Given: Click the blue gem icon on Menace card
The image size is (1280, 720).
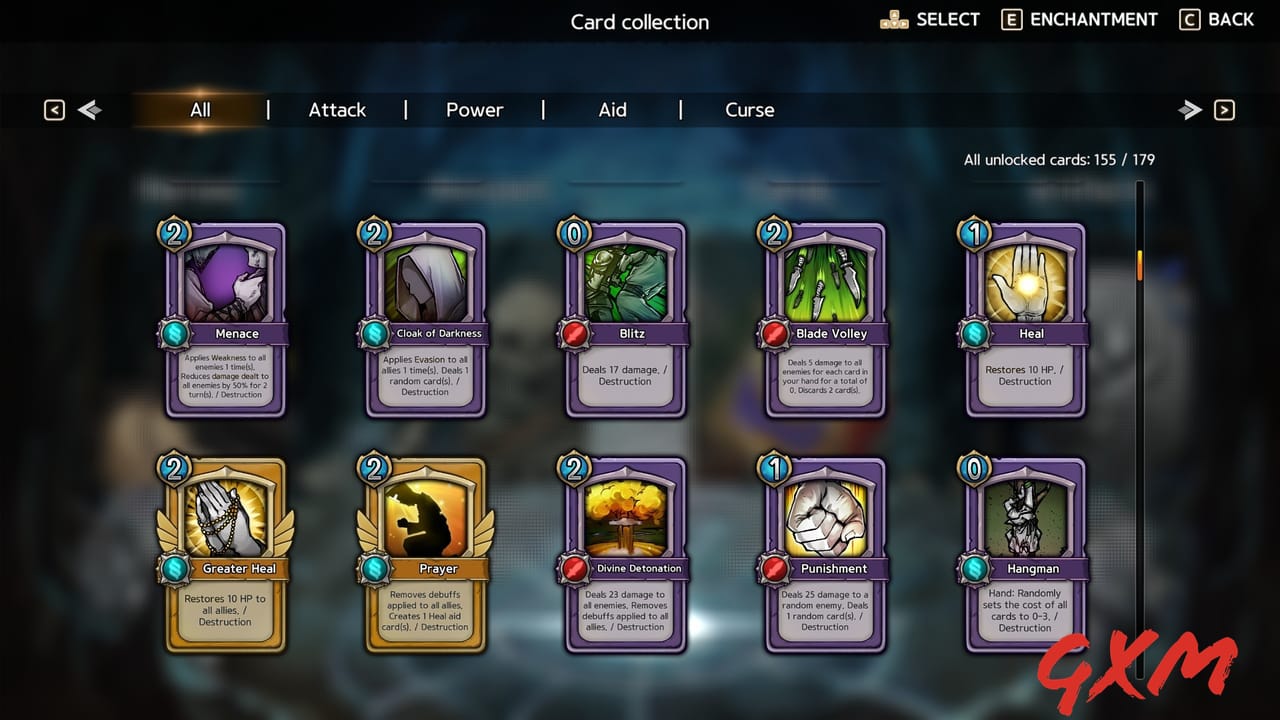Looking at the screenshot, I should [173, 333].
